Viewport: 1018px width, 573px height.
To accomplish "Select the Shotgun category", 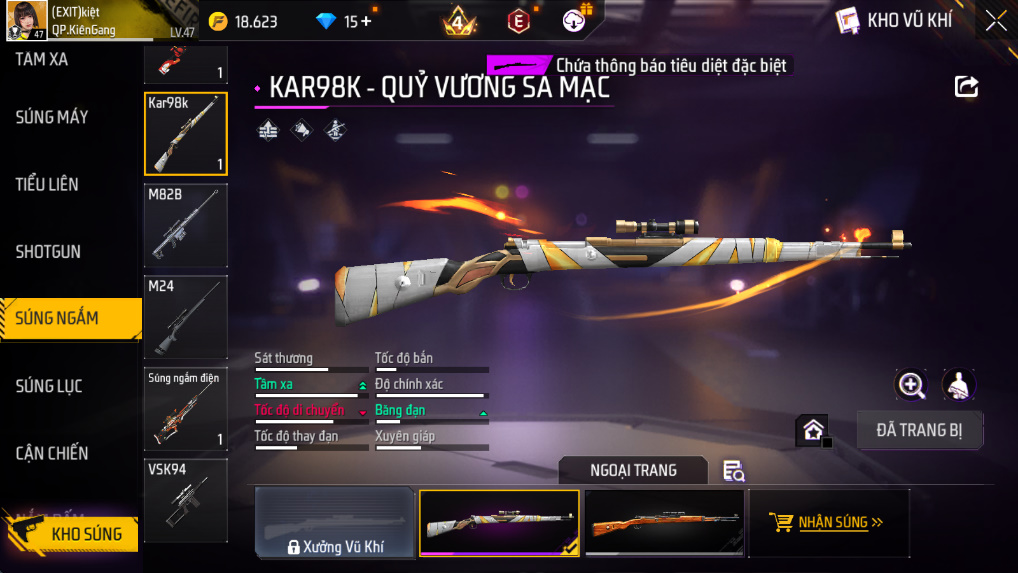I will pos(48,252).
